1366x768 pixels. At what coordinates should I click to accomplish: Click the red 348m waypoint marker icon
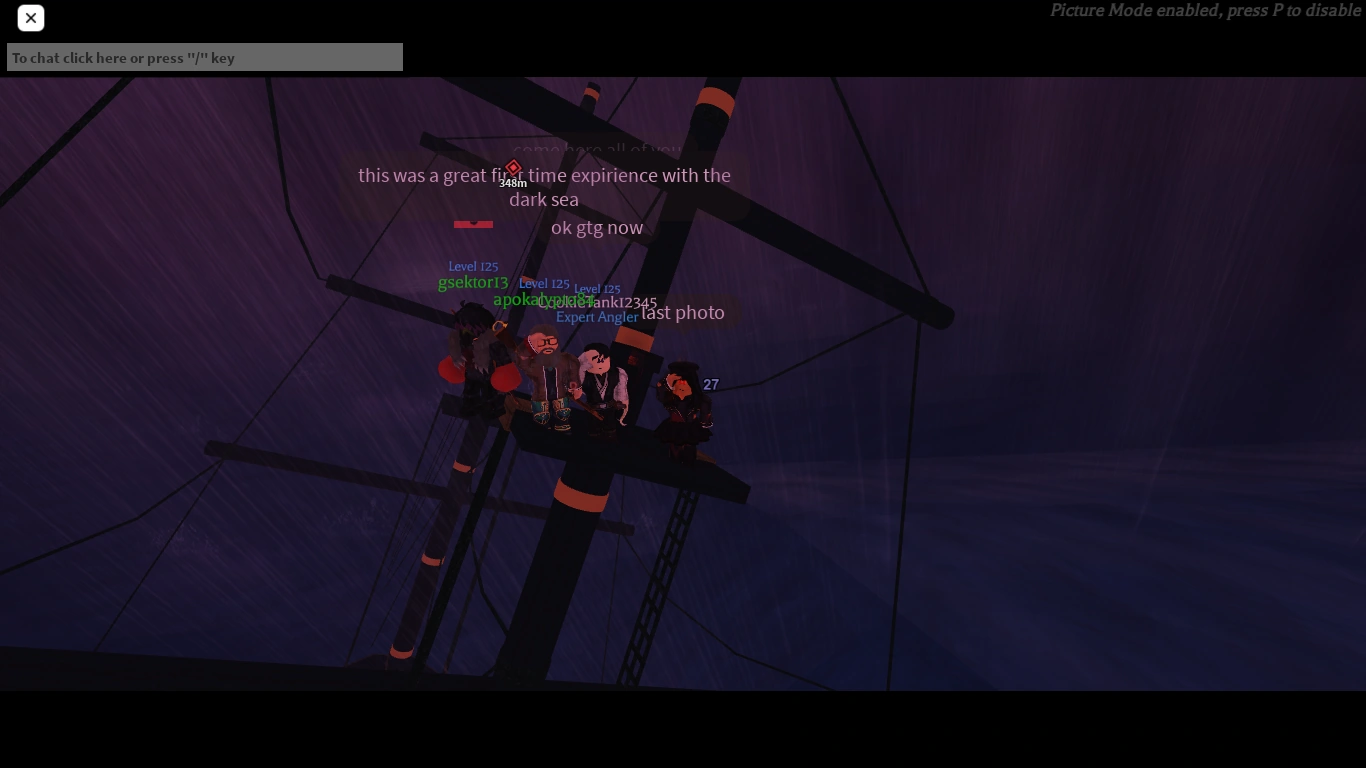[x=513, y=168]
